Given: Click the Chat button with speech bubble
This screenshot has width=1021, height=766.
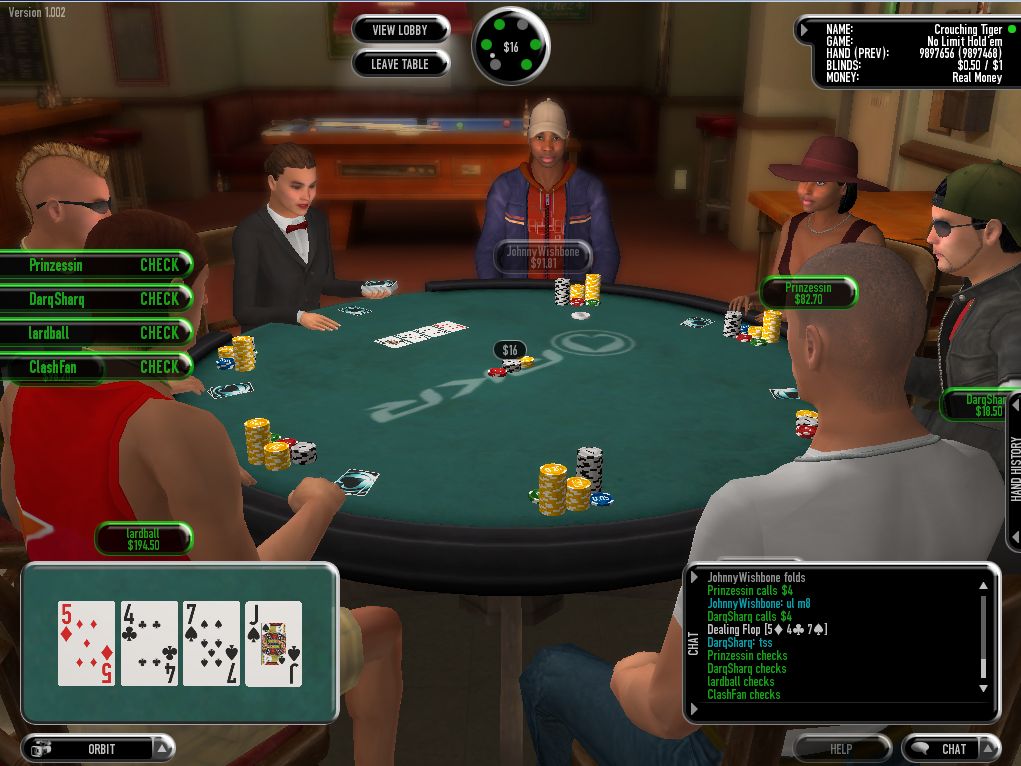Looking at the screenshot, I should (943, 748).
